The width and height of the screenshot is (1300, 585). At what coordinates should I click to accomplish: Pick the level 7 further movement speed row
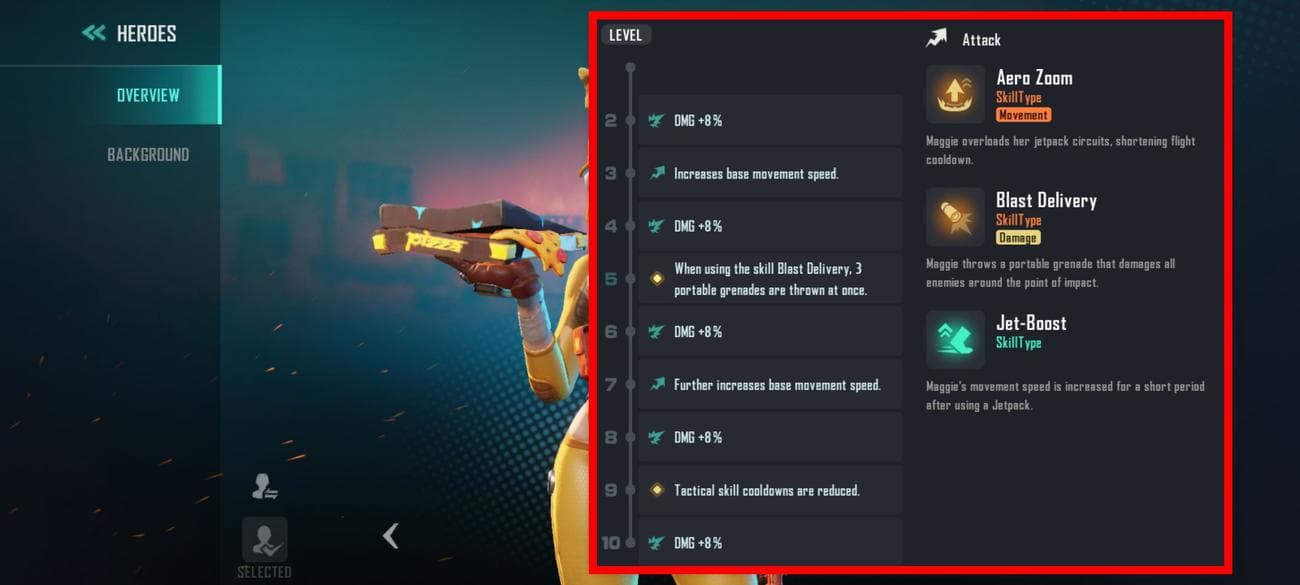coord(769,385)
